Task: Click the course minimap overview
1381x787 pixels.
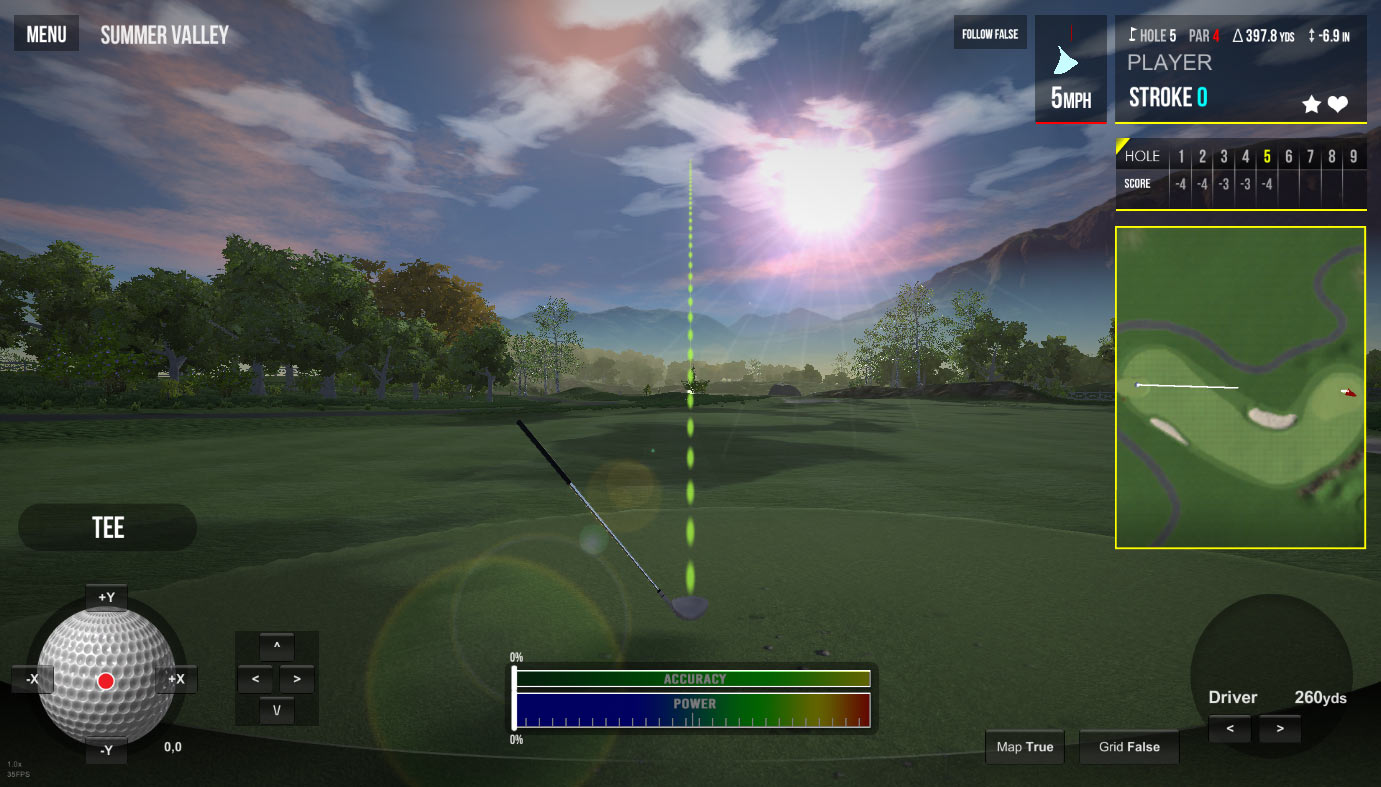Action: tap(1240, 387)
